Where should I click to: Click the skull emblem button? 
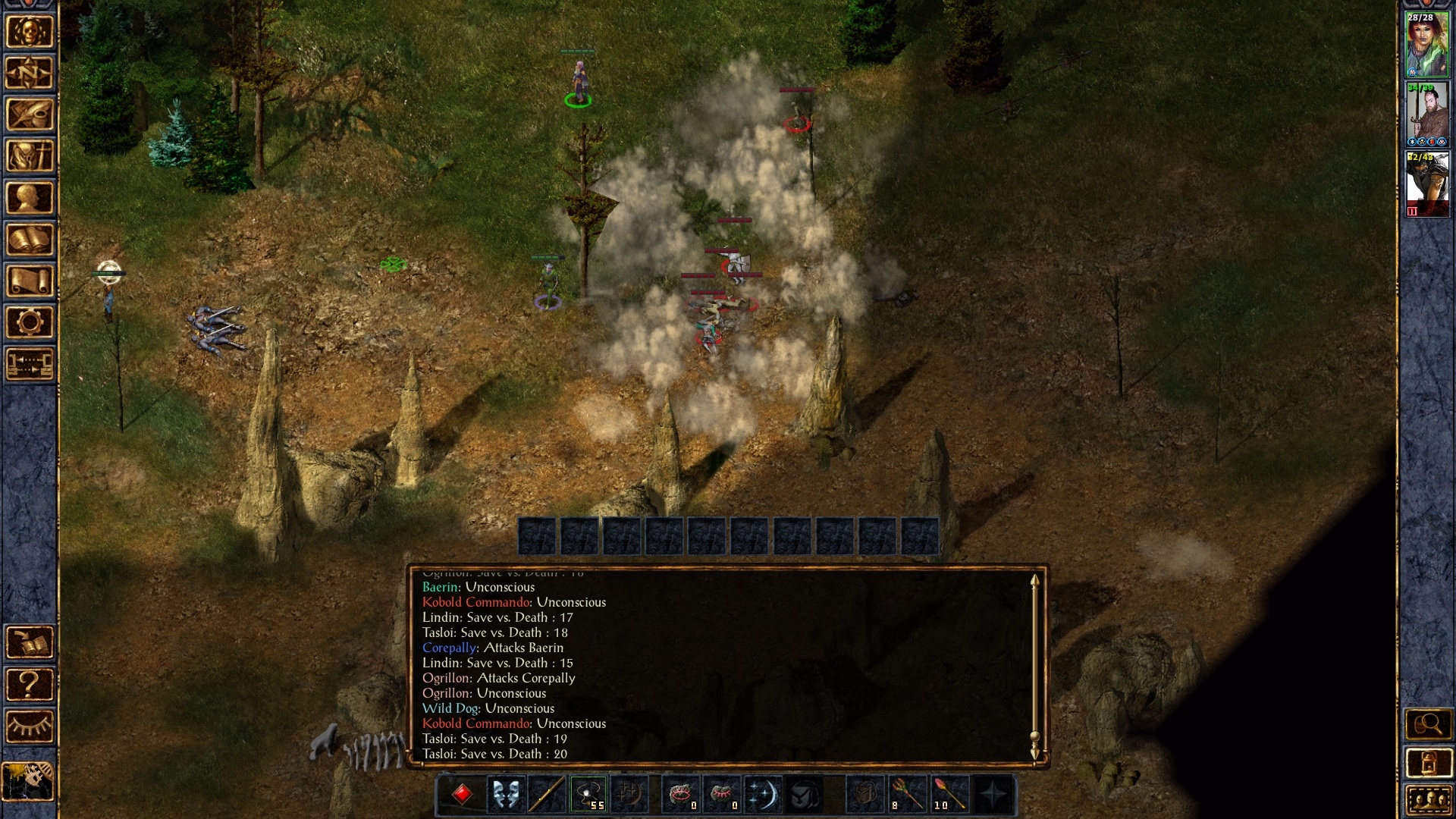tap(30, 32)
